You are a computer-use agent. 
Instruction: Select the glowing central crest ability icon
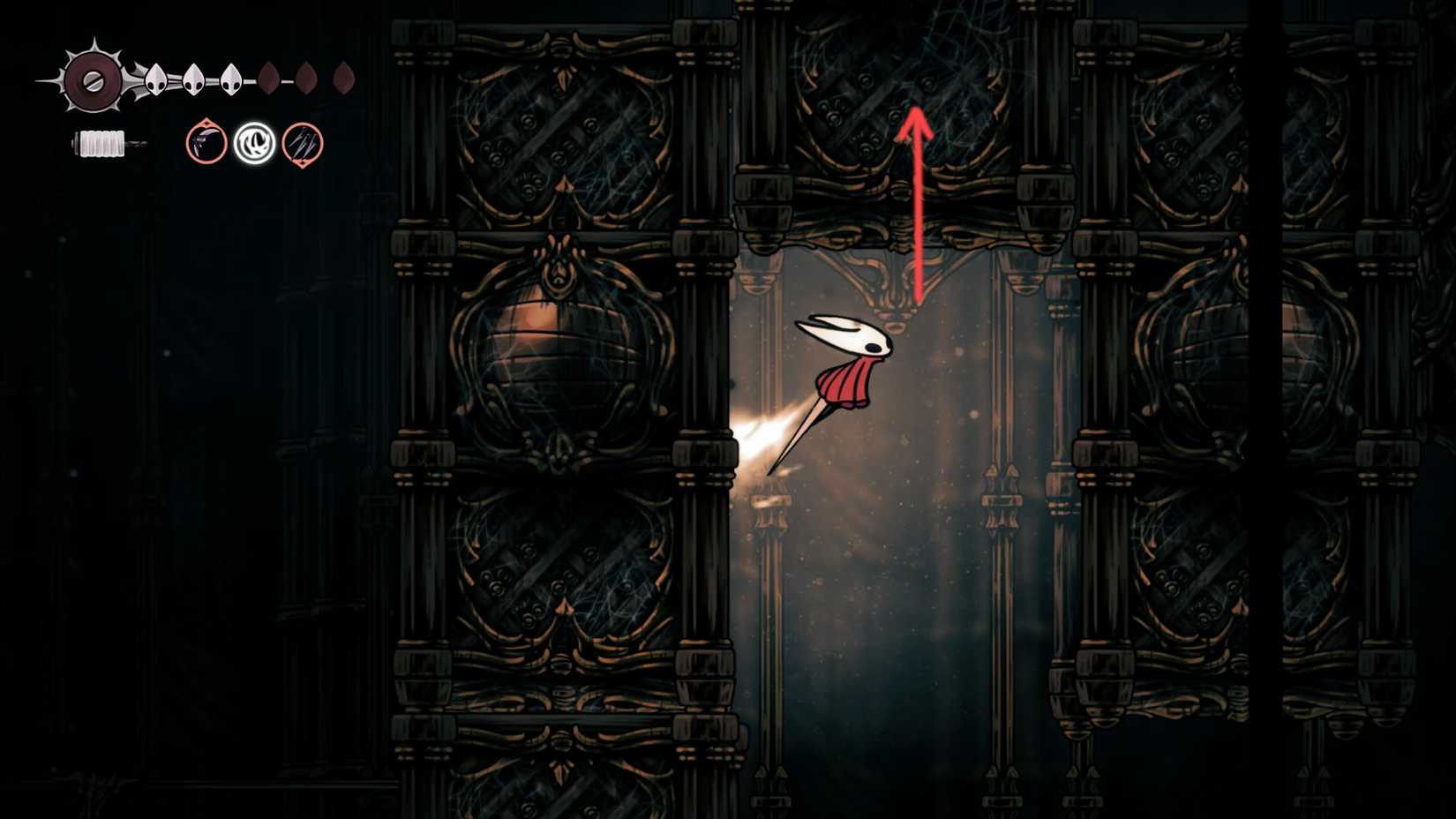pyautogui.click(x=254, y=142)
